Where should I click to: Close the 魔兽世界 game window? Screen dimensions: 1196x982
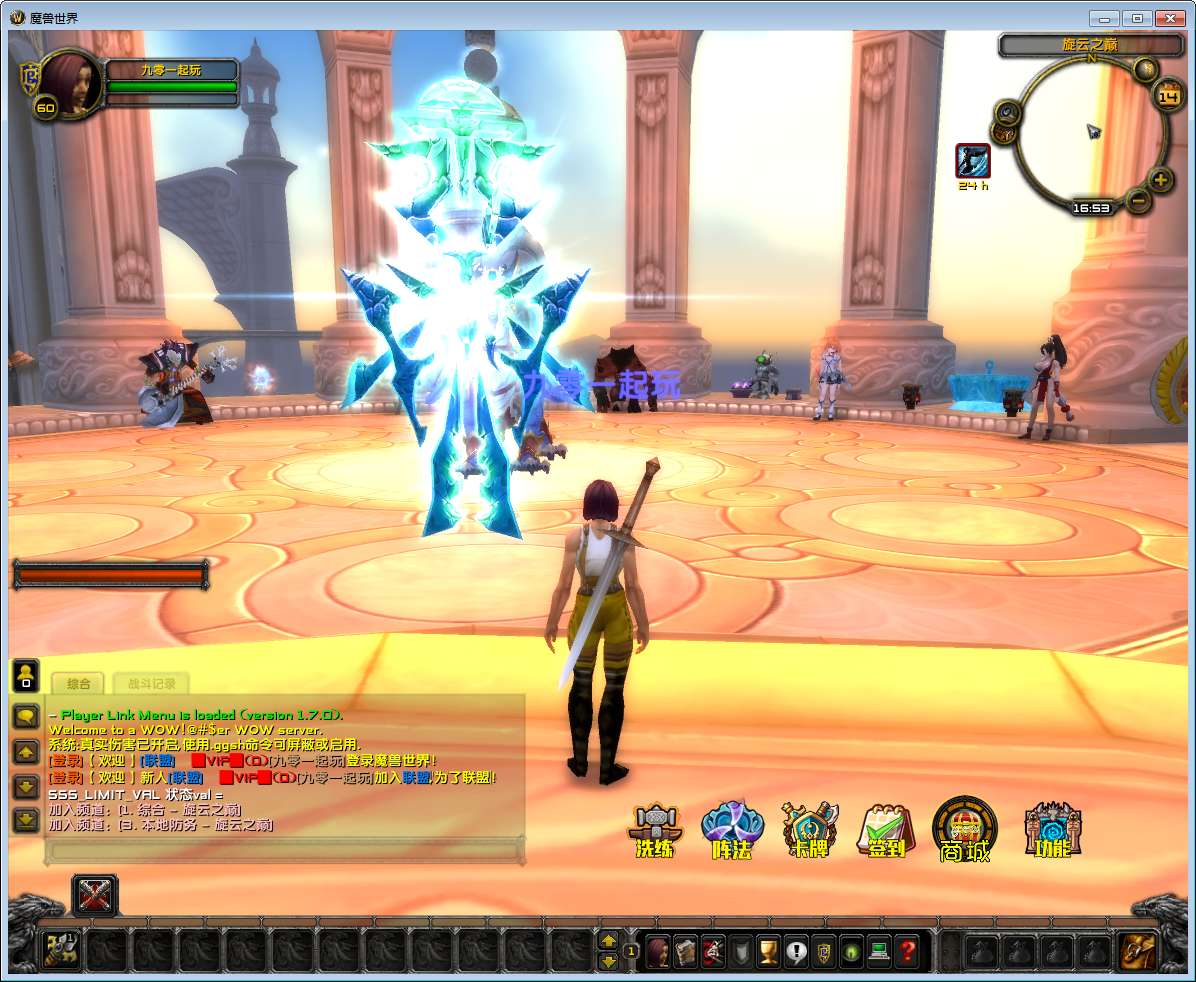click(x=1168, y=18)
